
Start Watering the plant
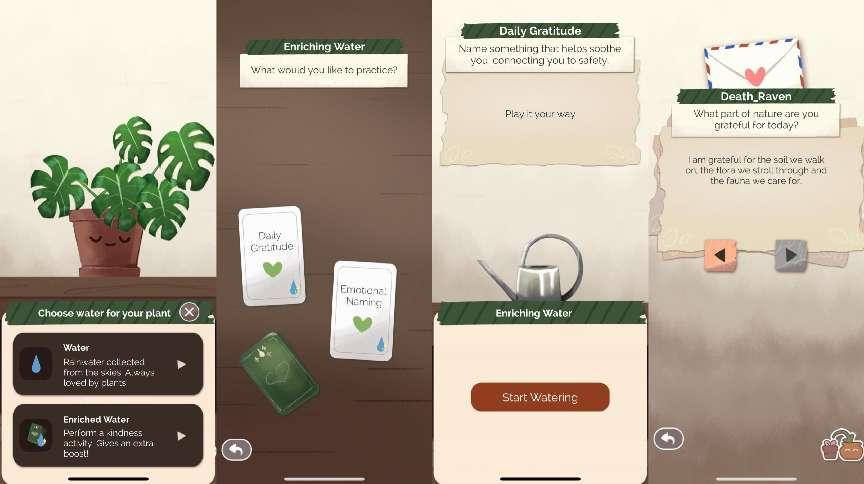(540, 397)
